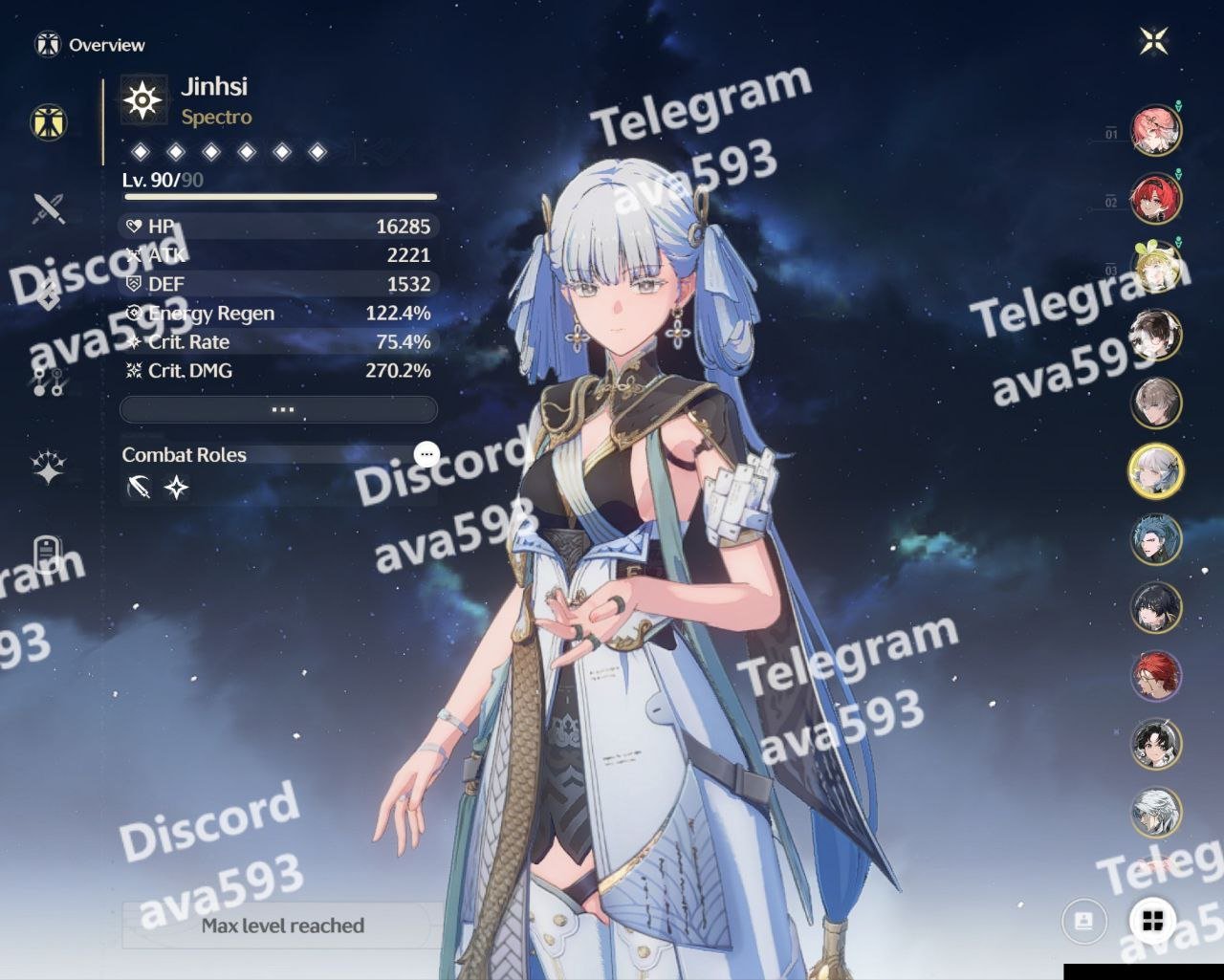Show Combat Roles details
This screenshot has height=980, width=1224.
[426, 454]
